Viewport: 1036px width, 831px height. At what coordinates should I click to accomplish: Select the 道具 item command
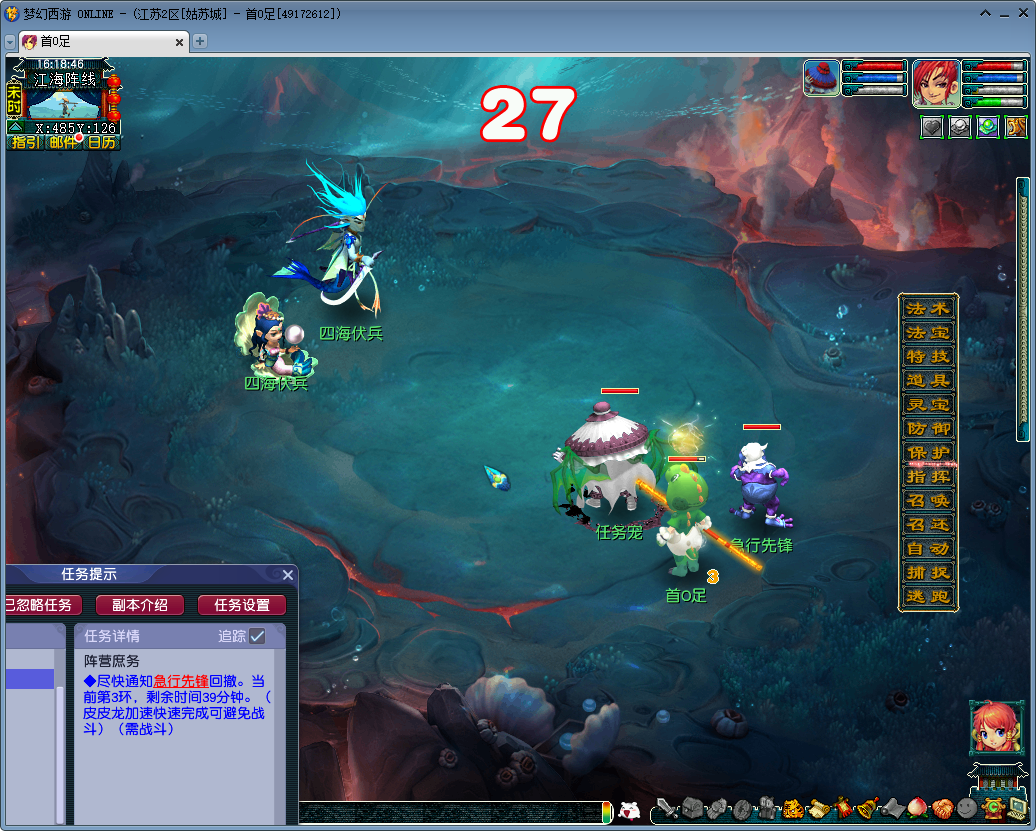928,380
